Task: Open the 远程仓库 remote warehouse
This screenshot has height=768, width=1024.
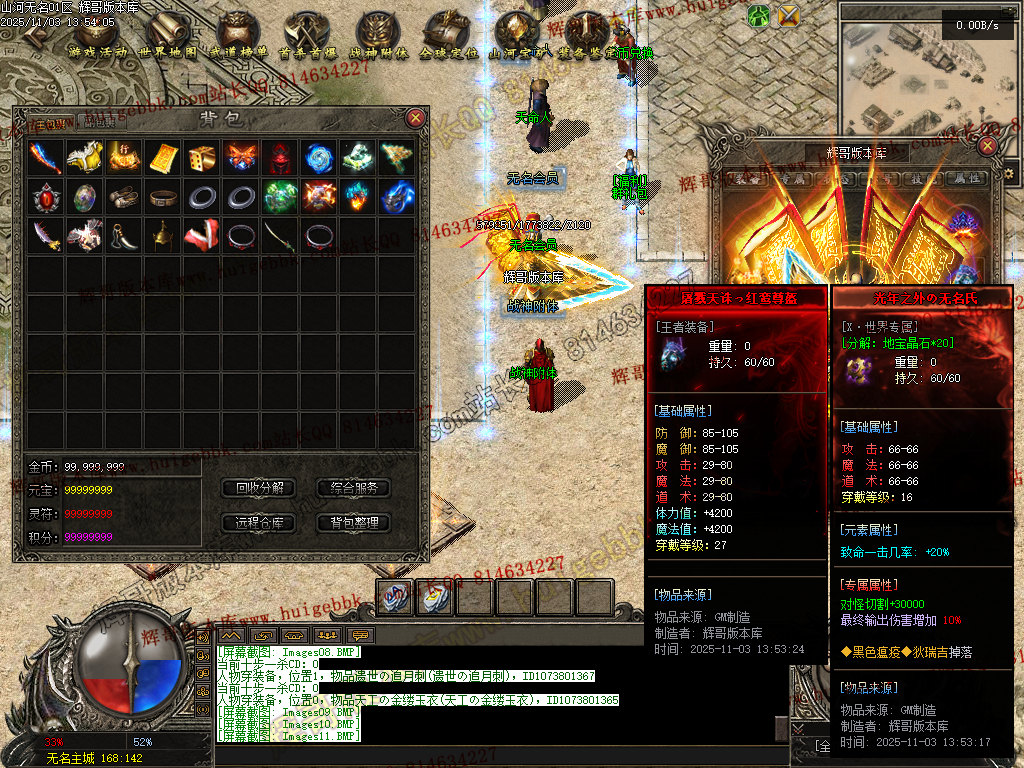Action: click(259, 522)
